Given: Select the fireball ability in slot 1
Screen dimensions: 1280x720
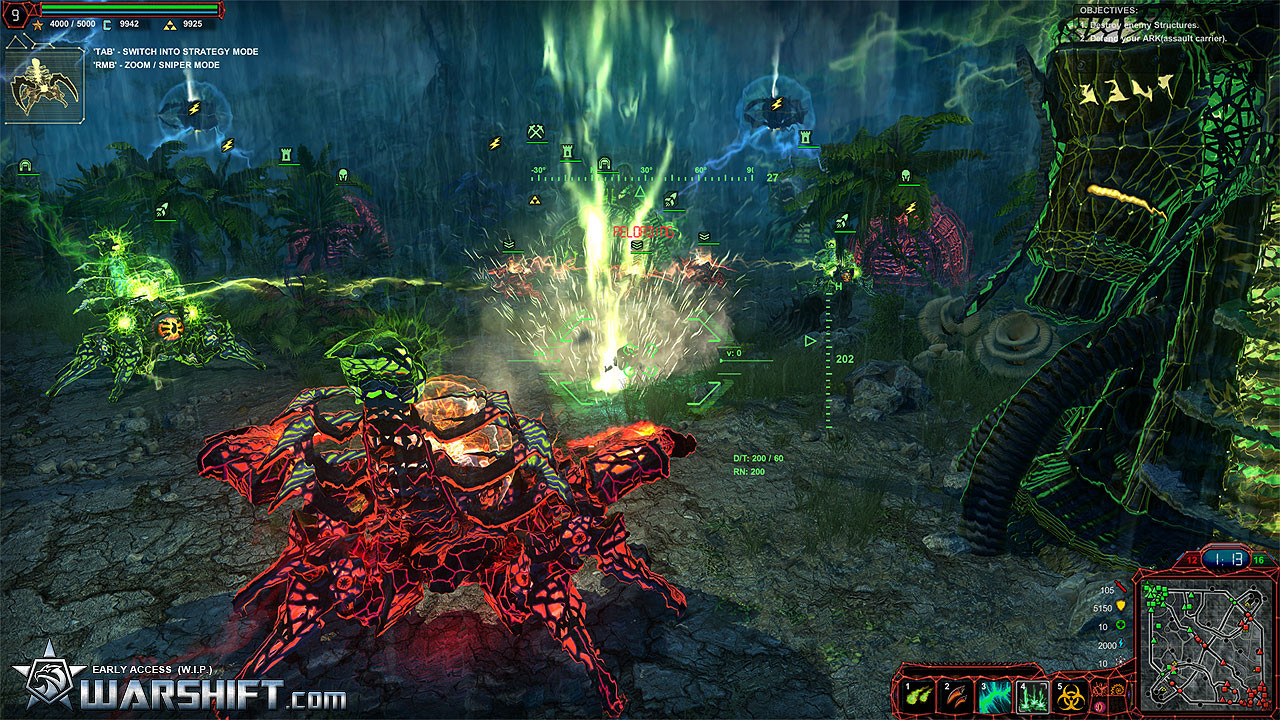Looking at the screenshot, I should click(915, 696).
